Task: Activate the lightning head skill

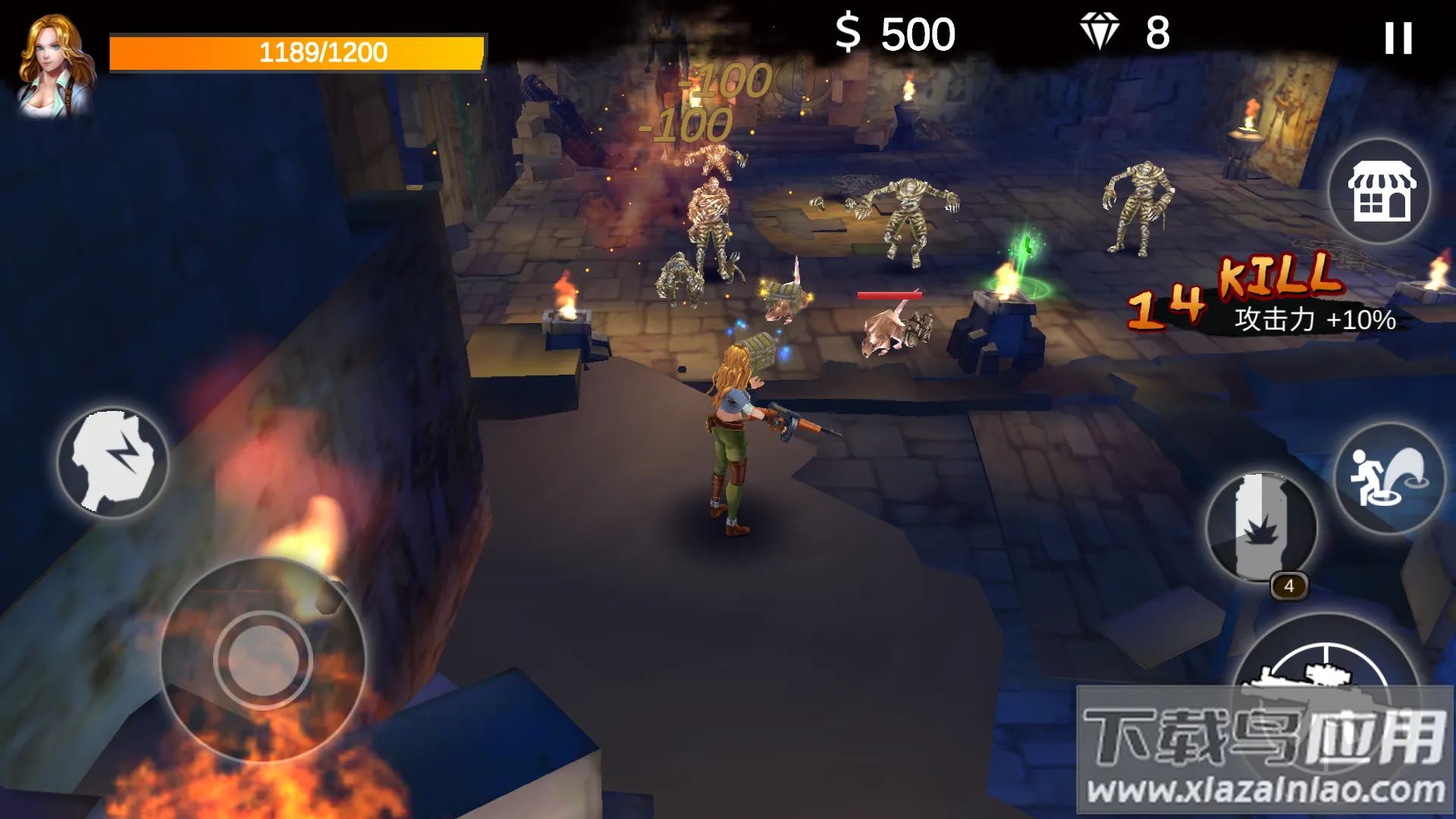Action: [x=113, y=463]
